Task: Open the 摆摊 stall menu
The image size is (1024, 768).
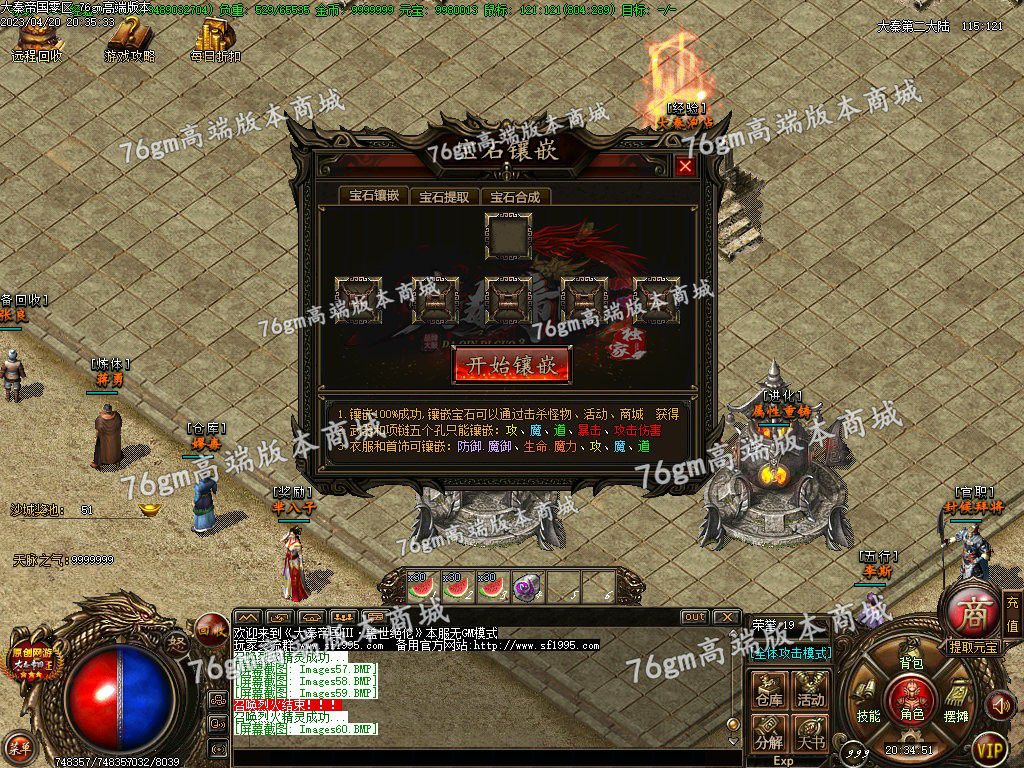Action: [x=956, y=703]
